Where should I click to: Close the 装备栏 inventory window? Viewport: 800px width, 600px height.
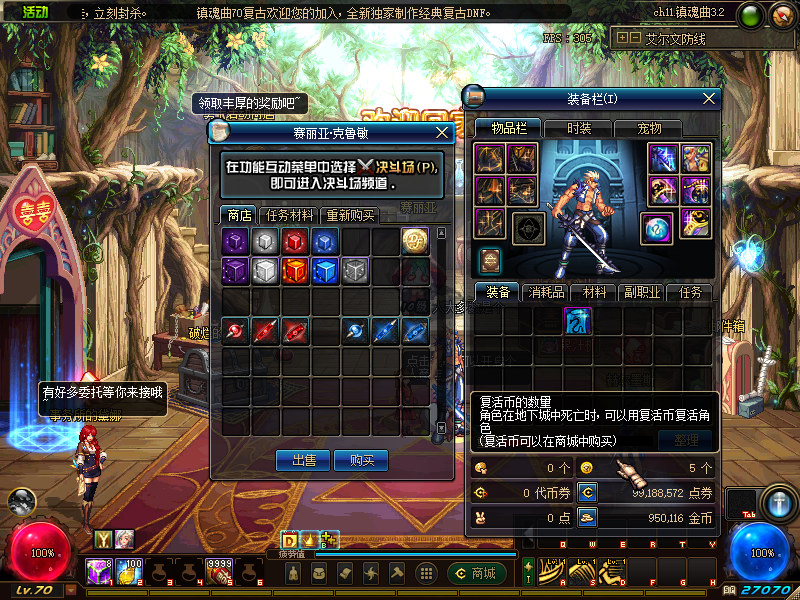(x=710, y=98)
